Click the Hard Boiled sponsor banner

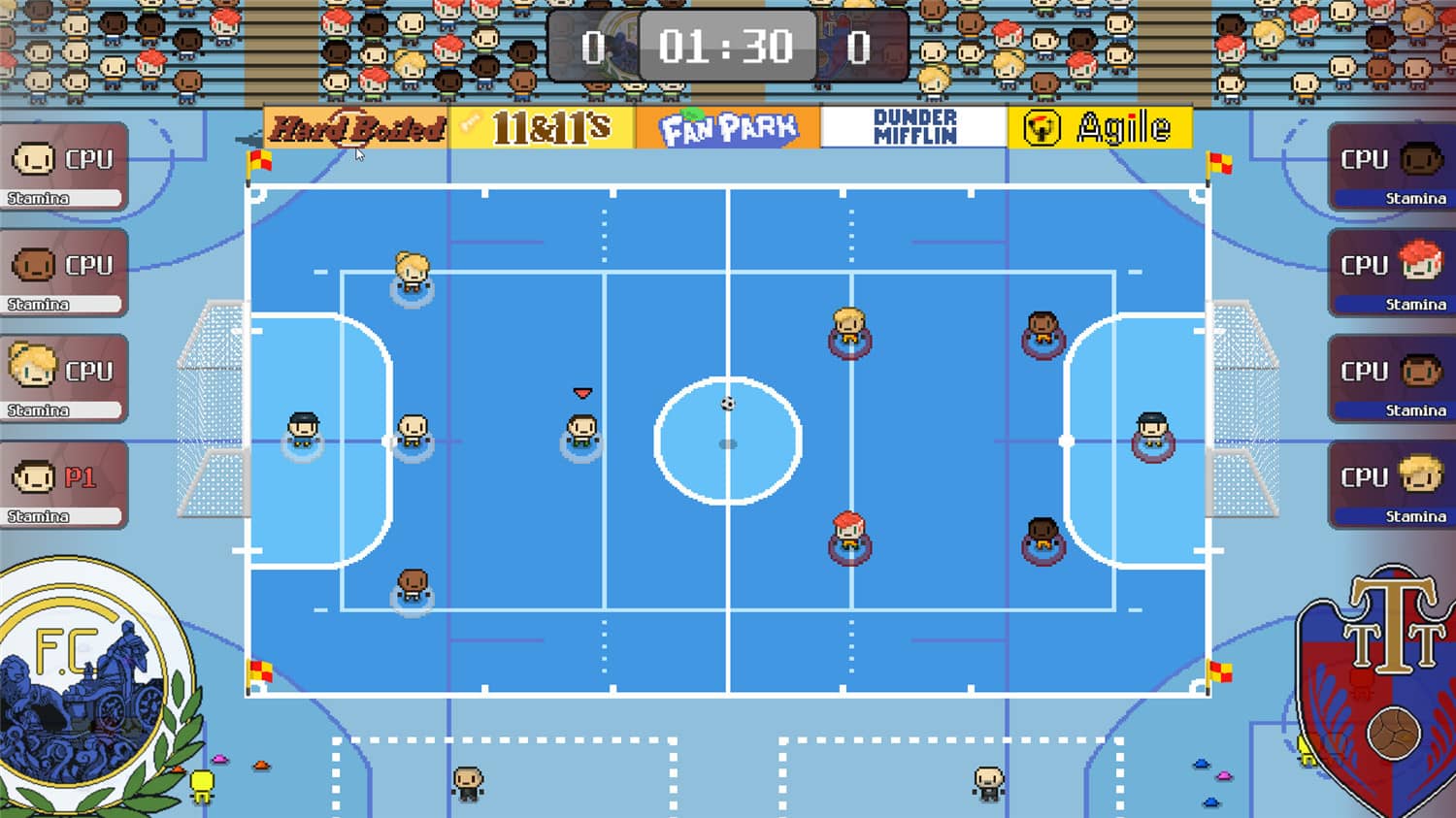pos(354,127)
